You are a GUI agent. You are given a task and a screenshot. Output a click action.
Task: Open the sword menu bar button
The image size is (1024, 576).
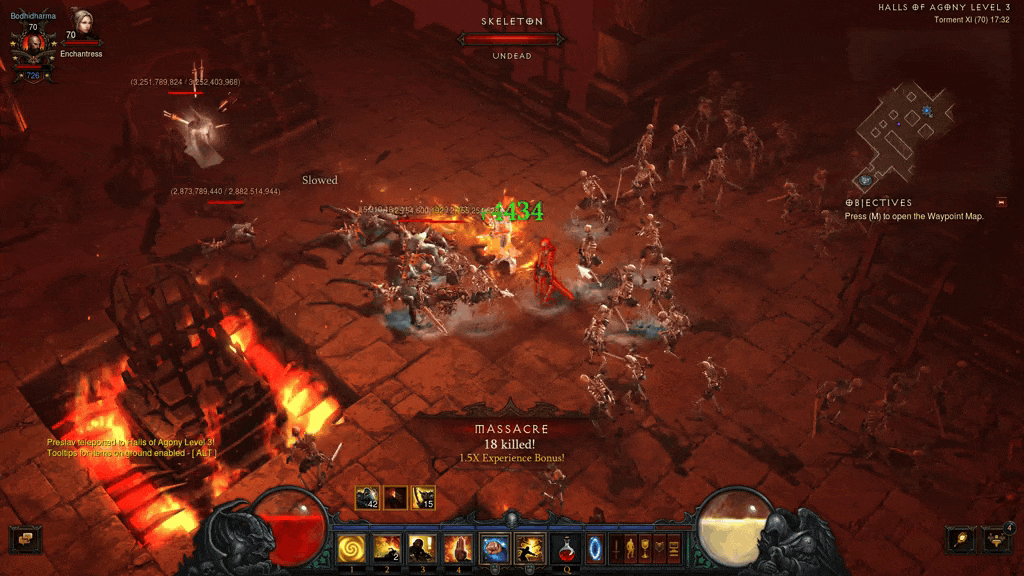coord(616,548)
